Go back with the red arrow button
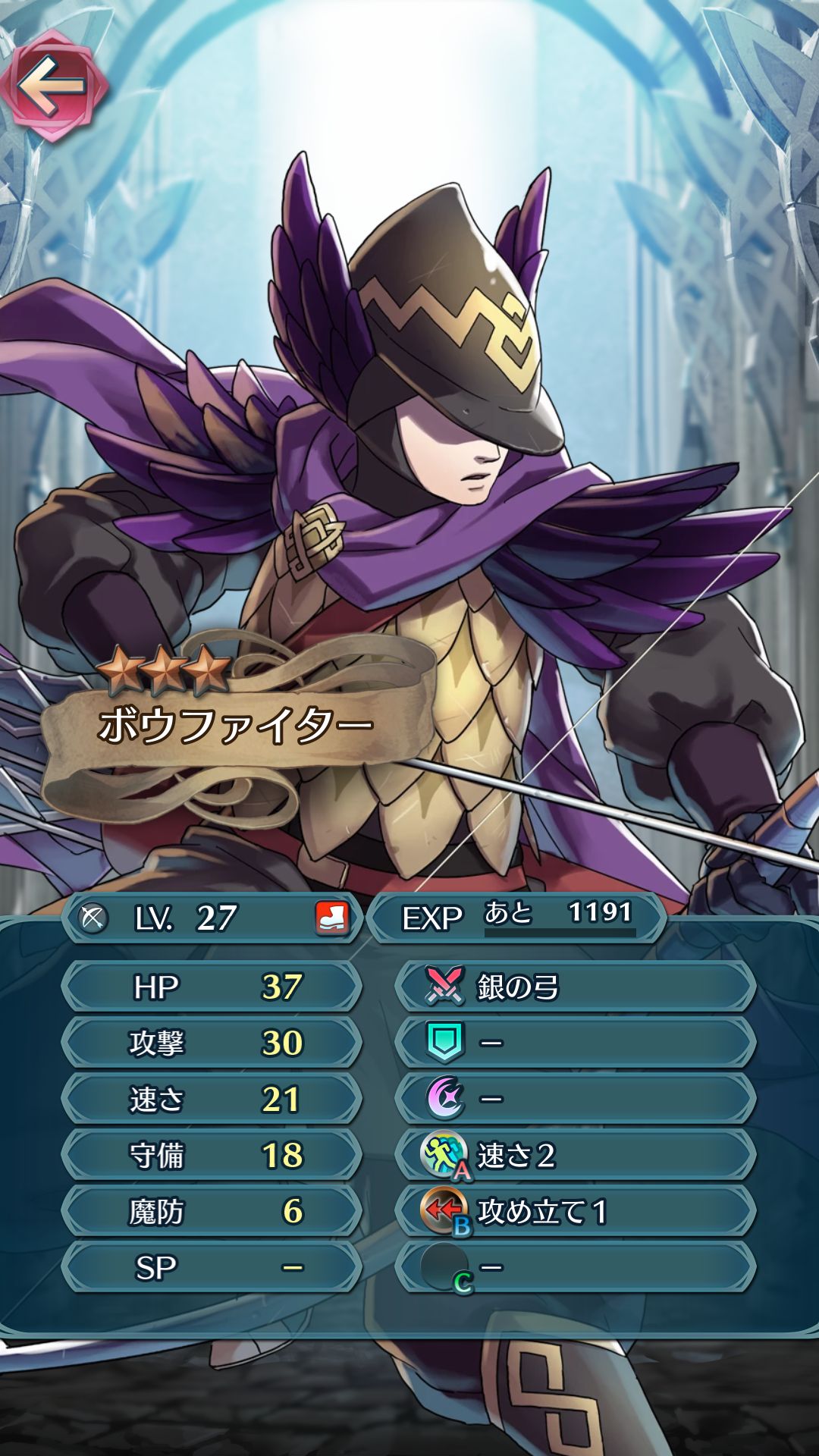 click(x=53, y=86)
